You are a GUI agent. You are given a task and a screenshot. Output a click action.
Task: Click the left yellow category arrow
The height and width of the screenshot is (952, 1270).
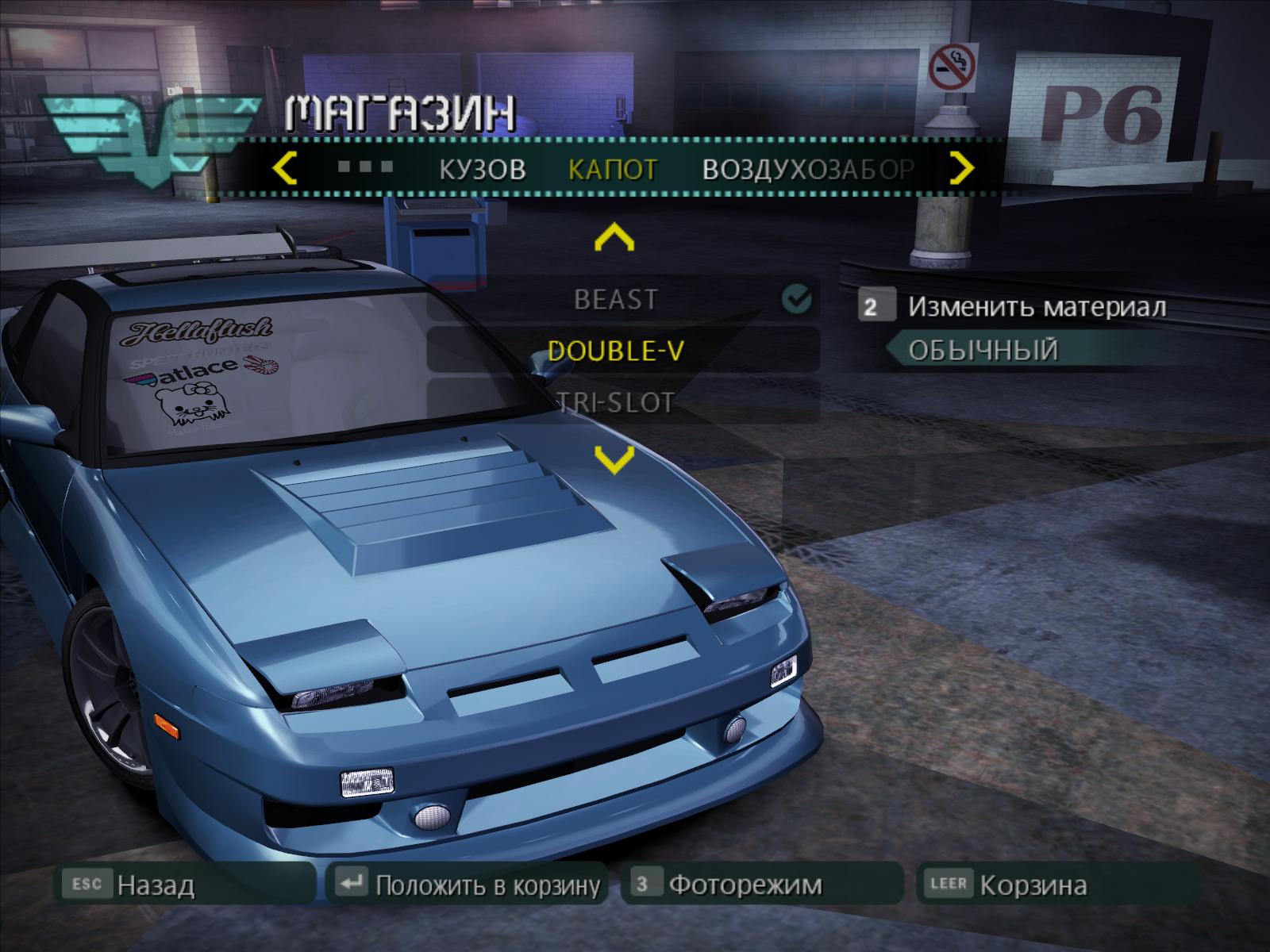[284, 168]
